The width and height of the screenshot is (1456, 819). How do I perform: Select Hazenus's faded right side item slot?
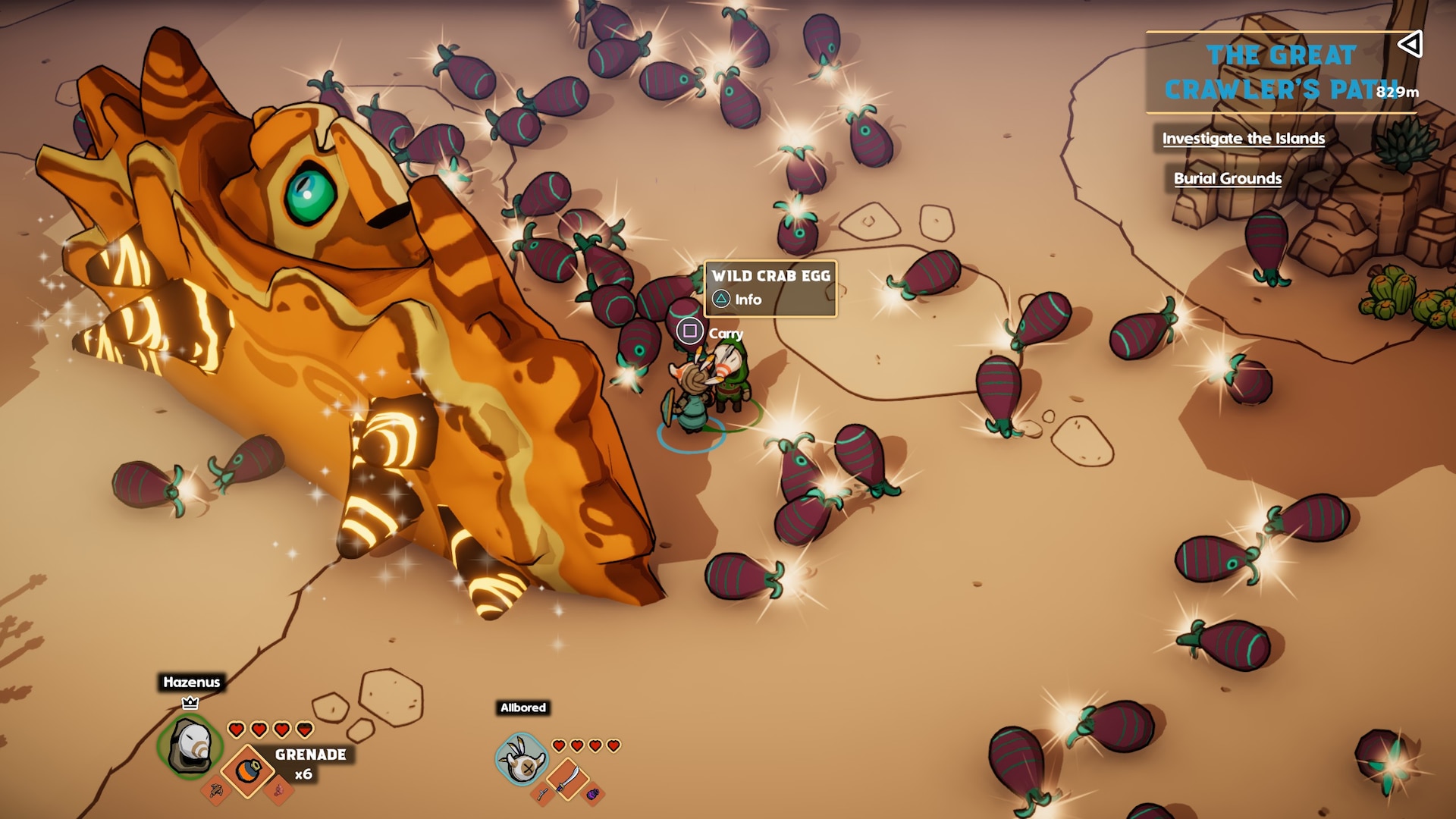(x=278, y=791)
